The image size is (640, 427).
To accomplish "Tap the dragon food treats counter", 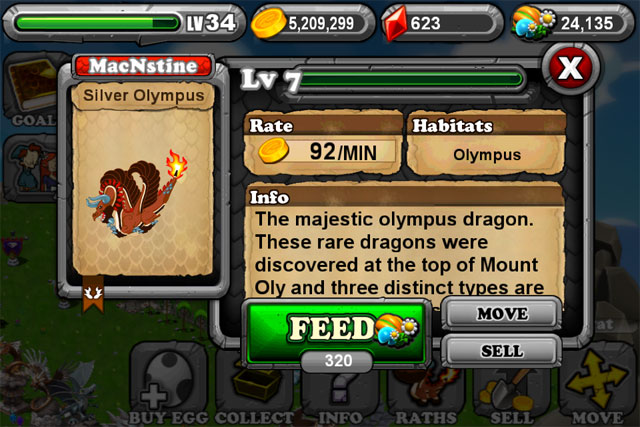I will coord(570,21).
